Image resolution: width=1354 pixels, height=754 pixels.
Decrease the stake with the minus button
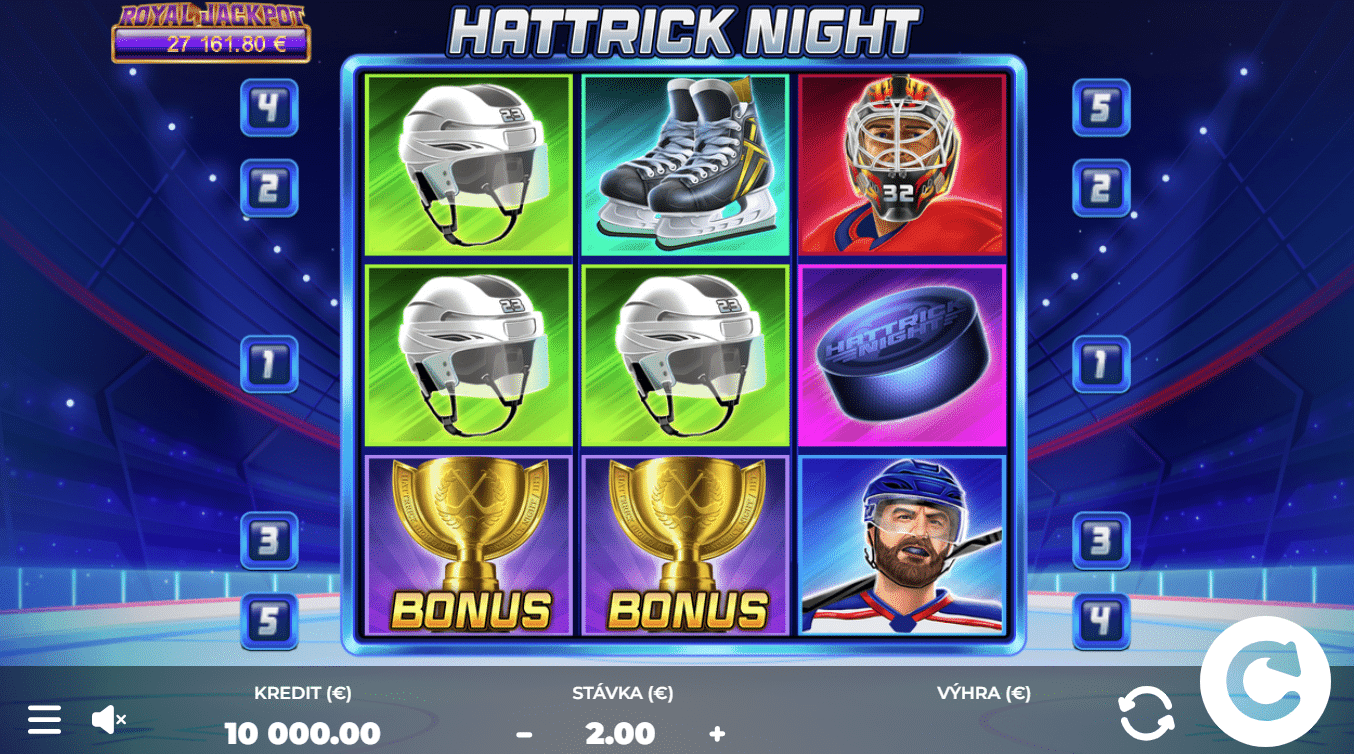tap(522, 733)
